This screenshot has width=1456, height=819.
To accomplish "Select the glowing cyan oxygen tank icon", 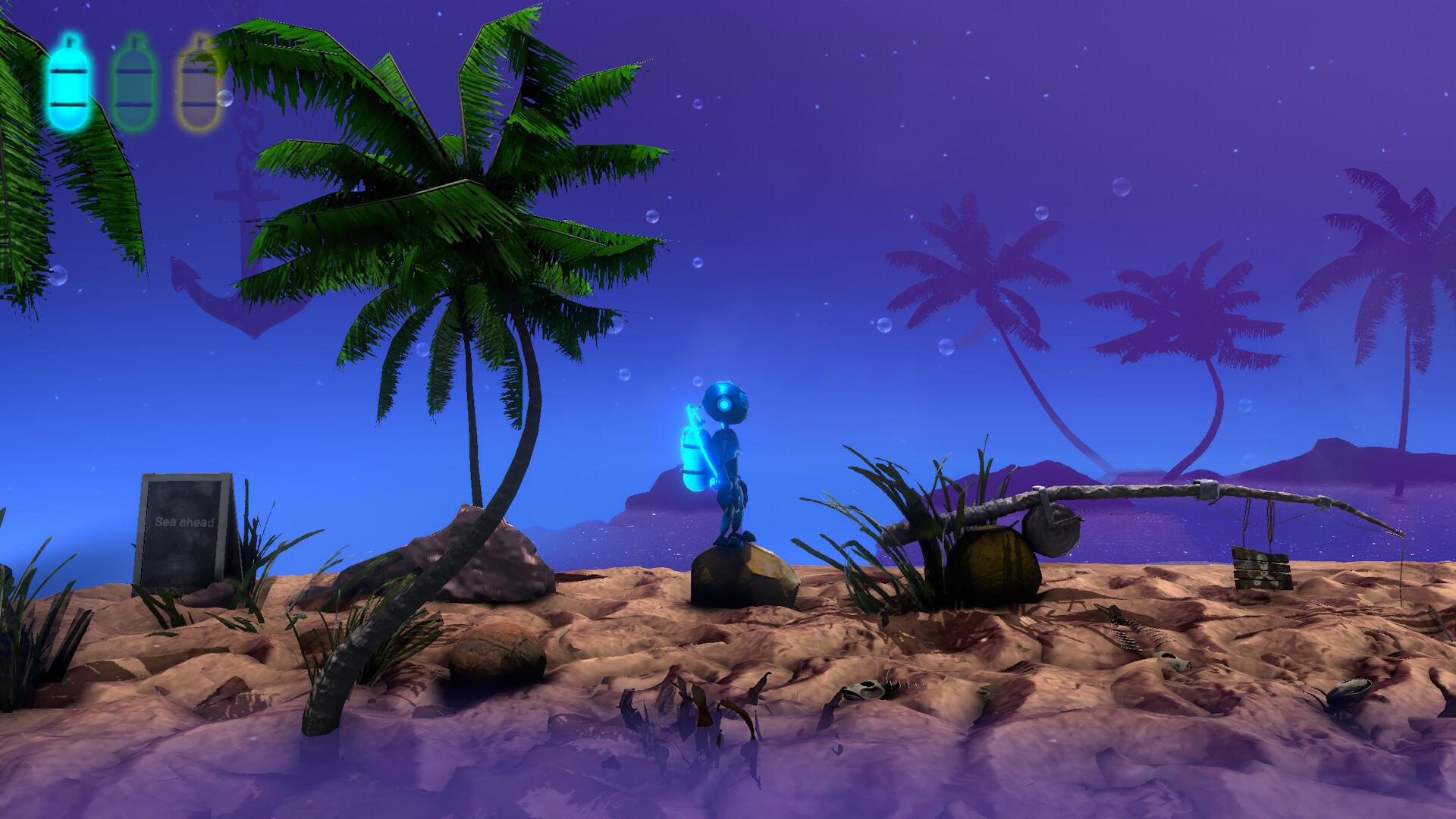I will click(68, 81).
